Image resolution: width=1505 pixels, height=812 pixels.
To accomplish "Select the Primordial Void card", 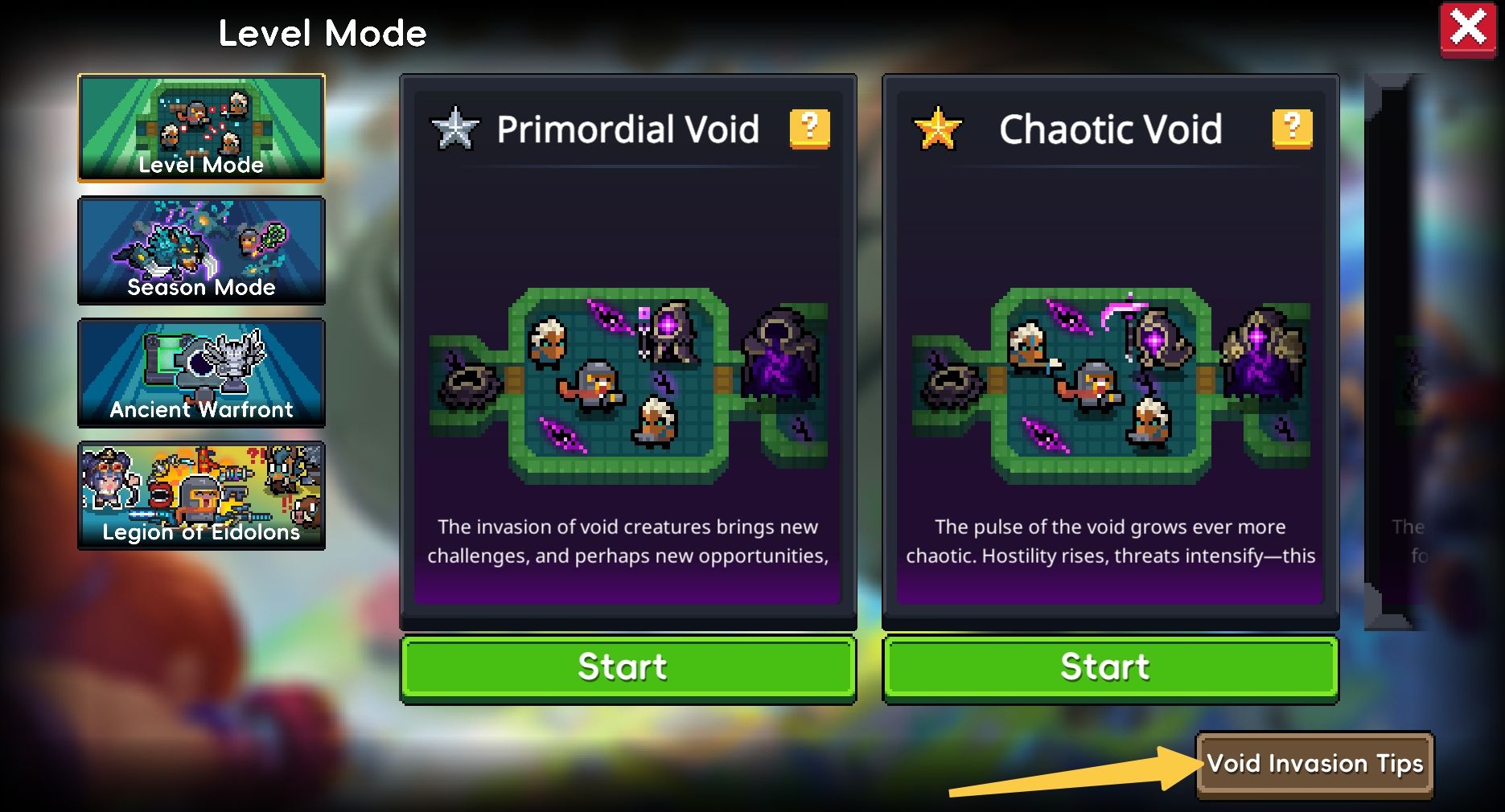I will [627, 378].
